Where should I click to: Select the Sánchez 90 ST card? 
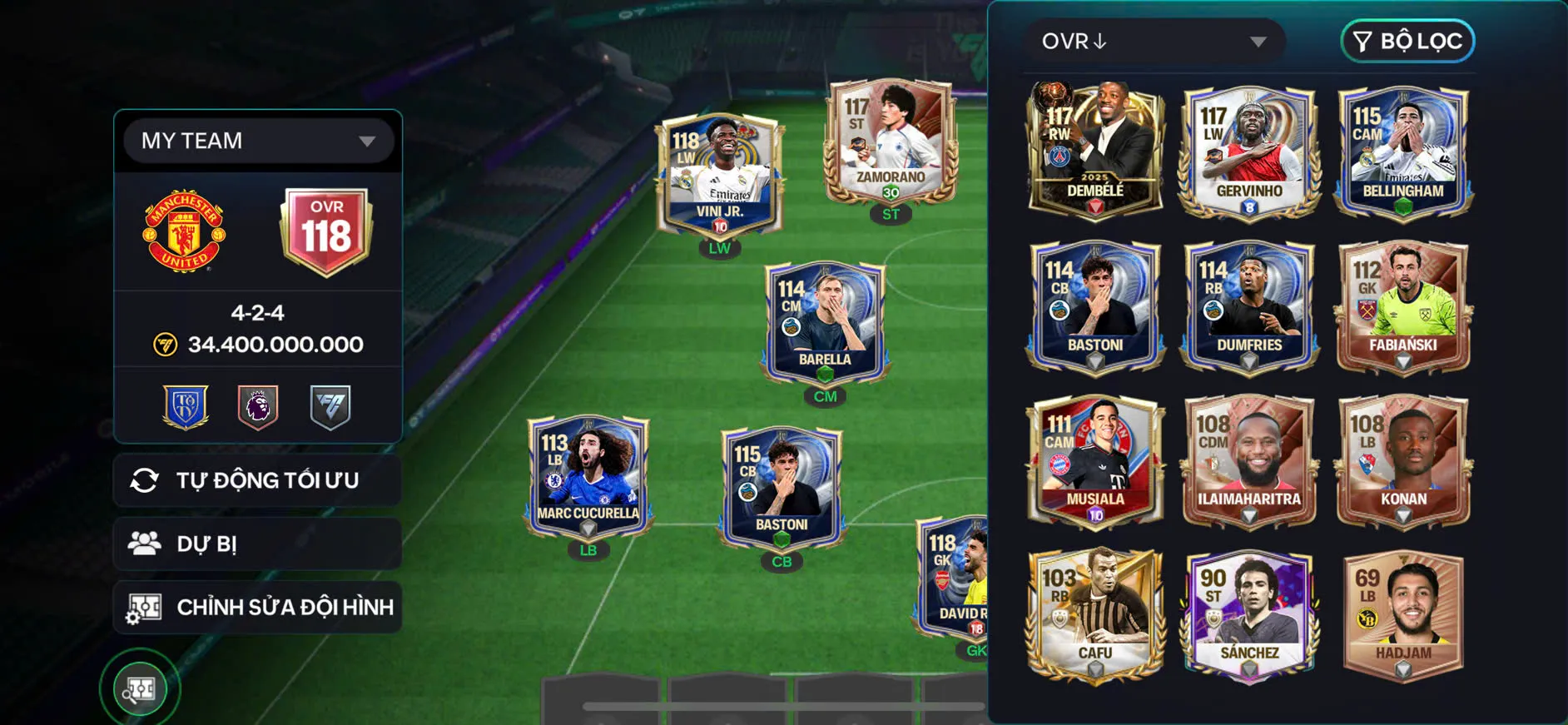point(1249,613)
